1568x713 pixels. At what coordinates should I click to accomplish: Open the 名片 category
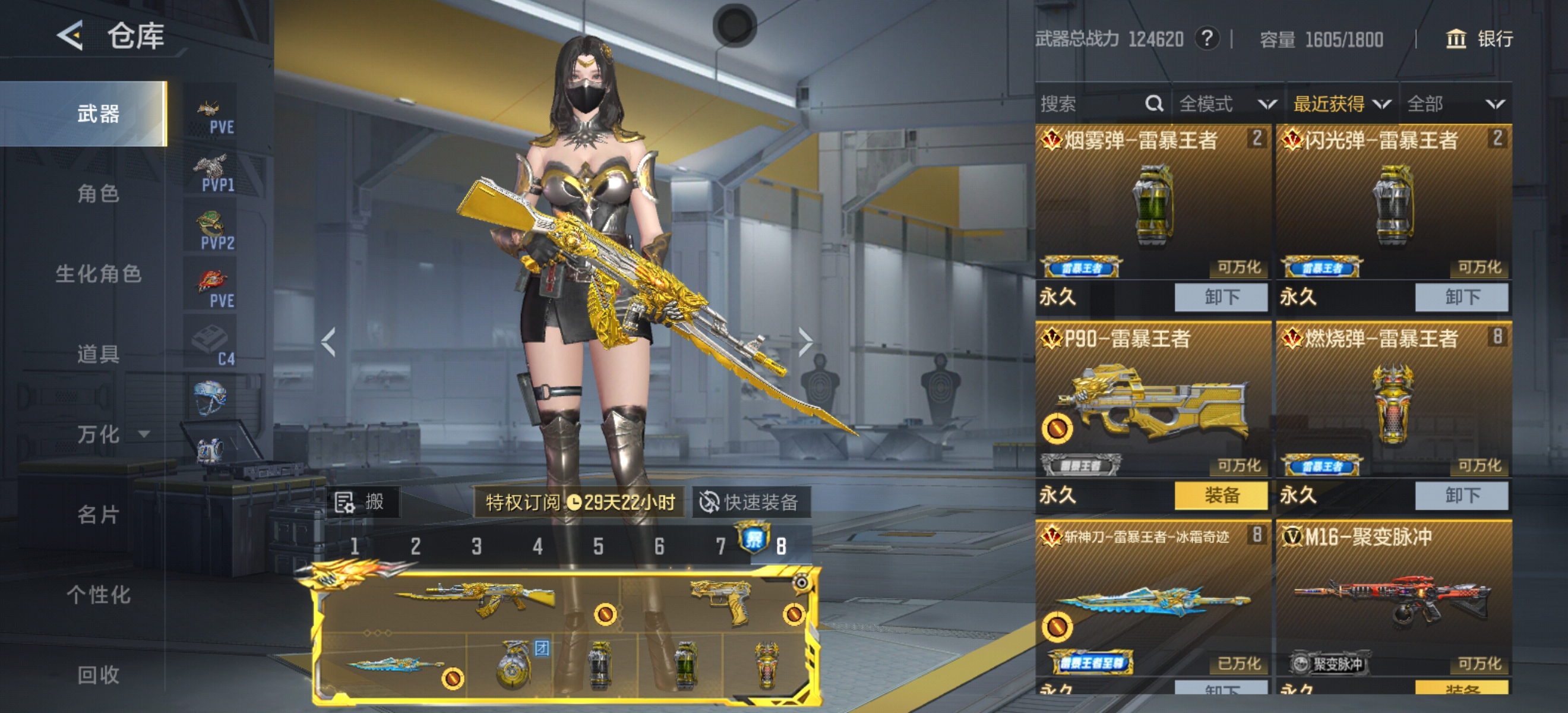tap(97, 515)
